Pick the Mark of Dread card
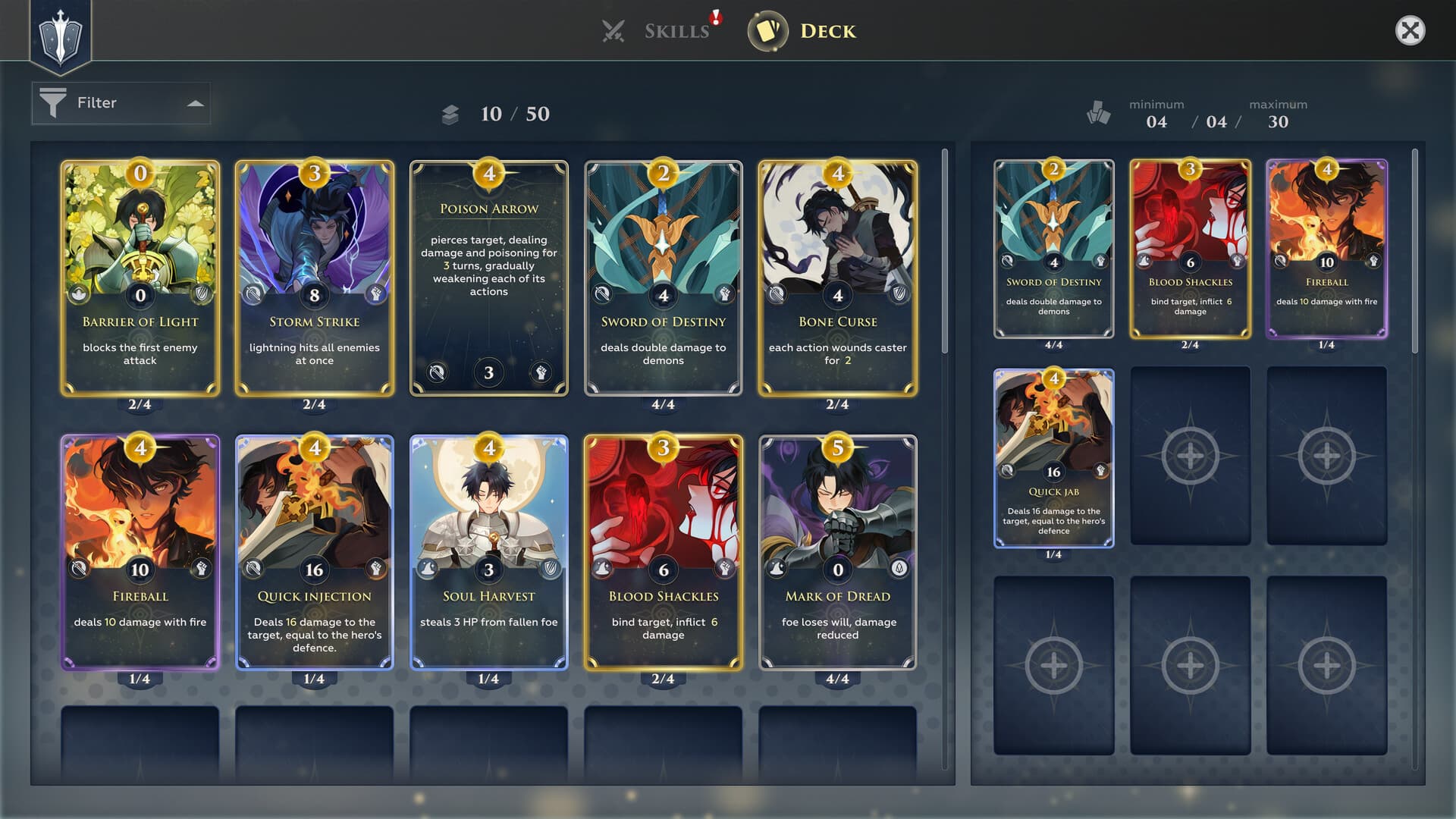The image size is (1456, 819). [x=838, y=552]
